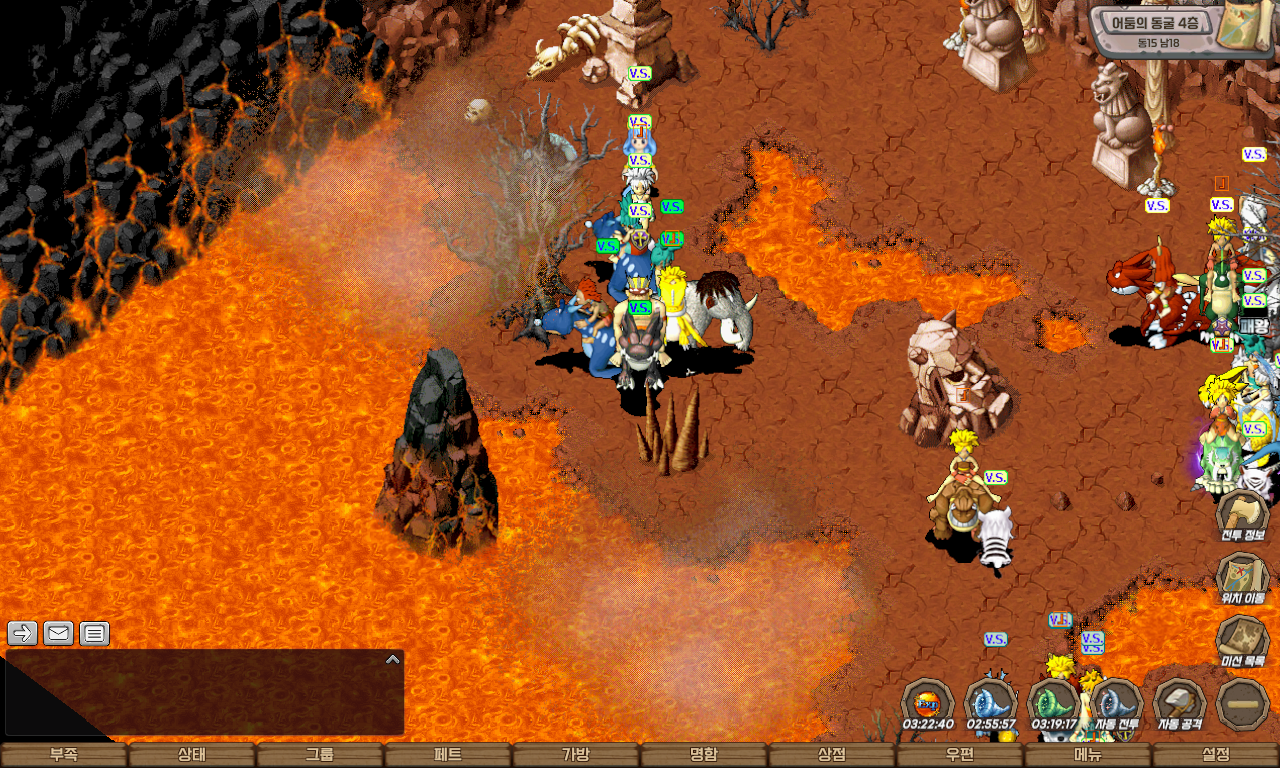Screen dimensions: 1280x768
Task: Click the arrow button above chat box
Action: [x=23, y=633]
